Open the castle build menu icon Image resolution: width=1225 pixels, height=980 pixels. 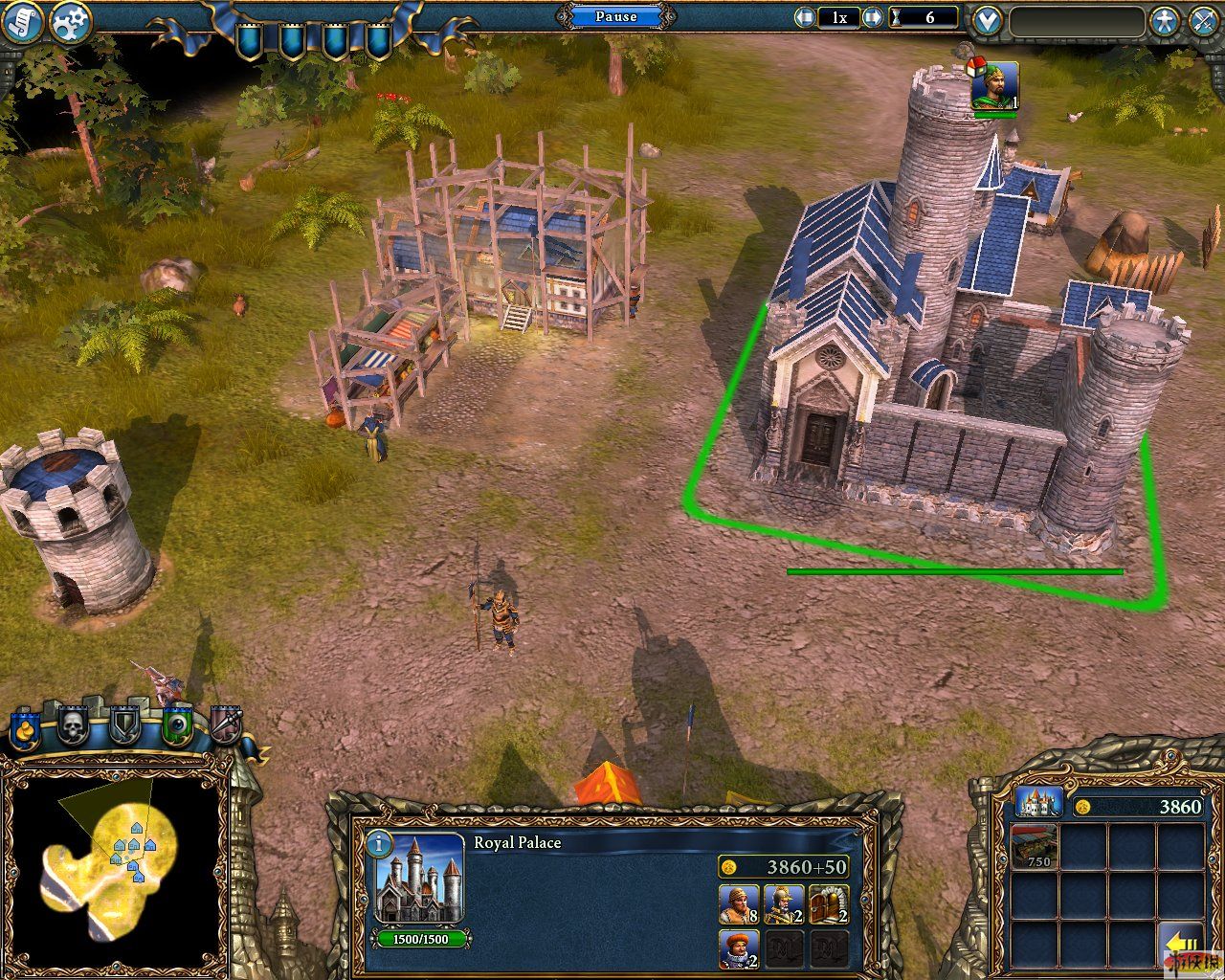pyautogui.click(x=1037, y=805)
